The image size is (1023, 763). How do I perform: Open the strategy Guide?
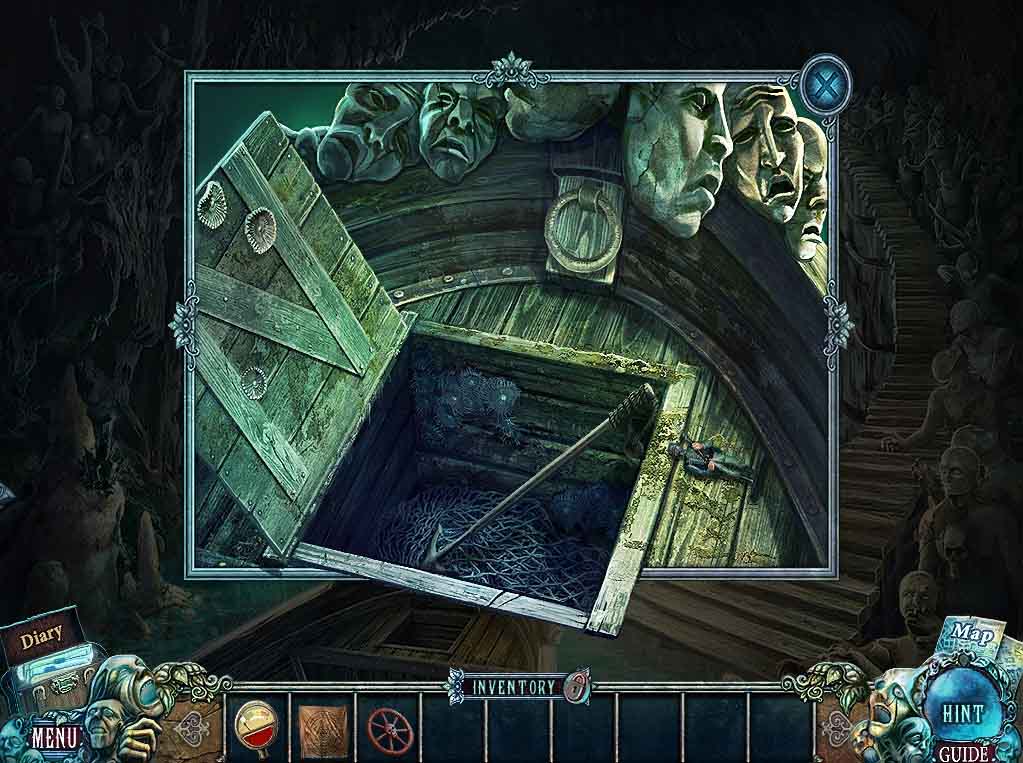[x=964, y=754]
